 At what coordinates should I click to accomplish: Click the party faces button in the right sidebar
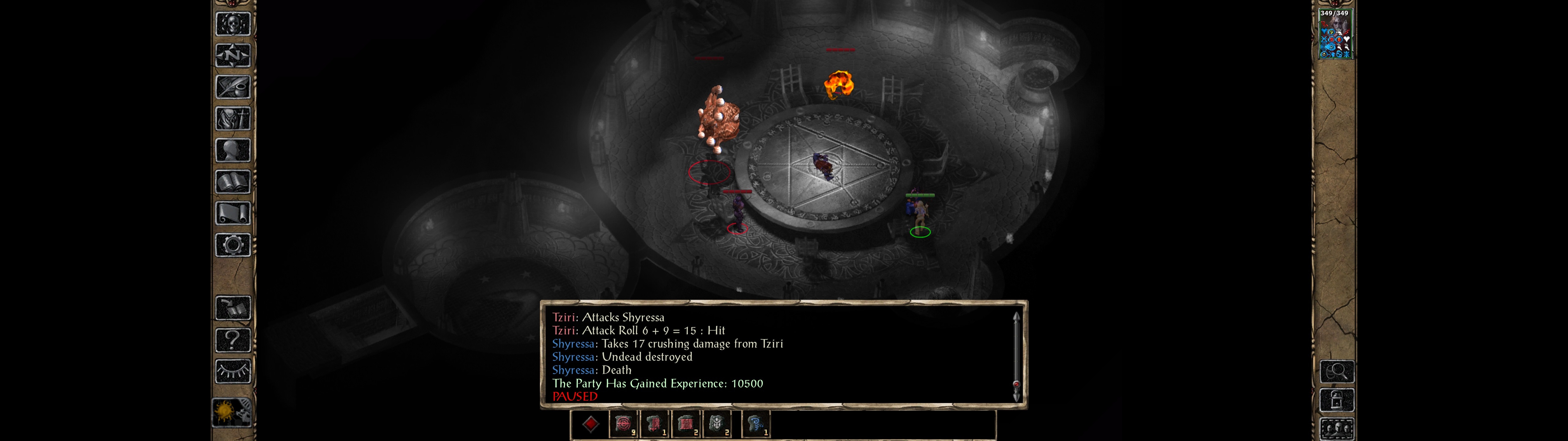click(x=1337, y=428)
